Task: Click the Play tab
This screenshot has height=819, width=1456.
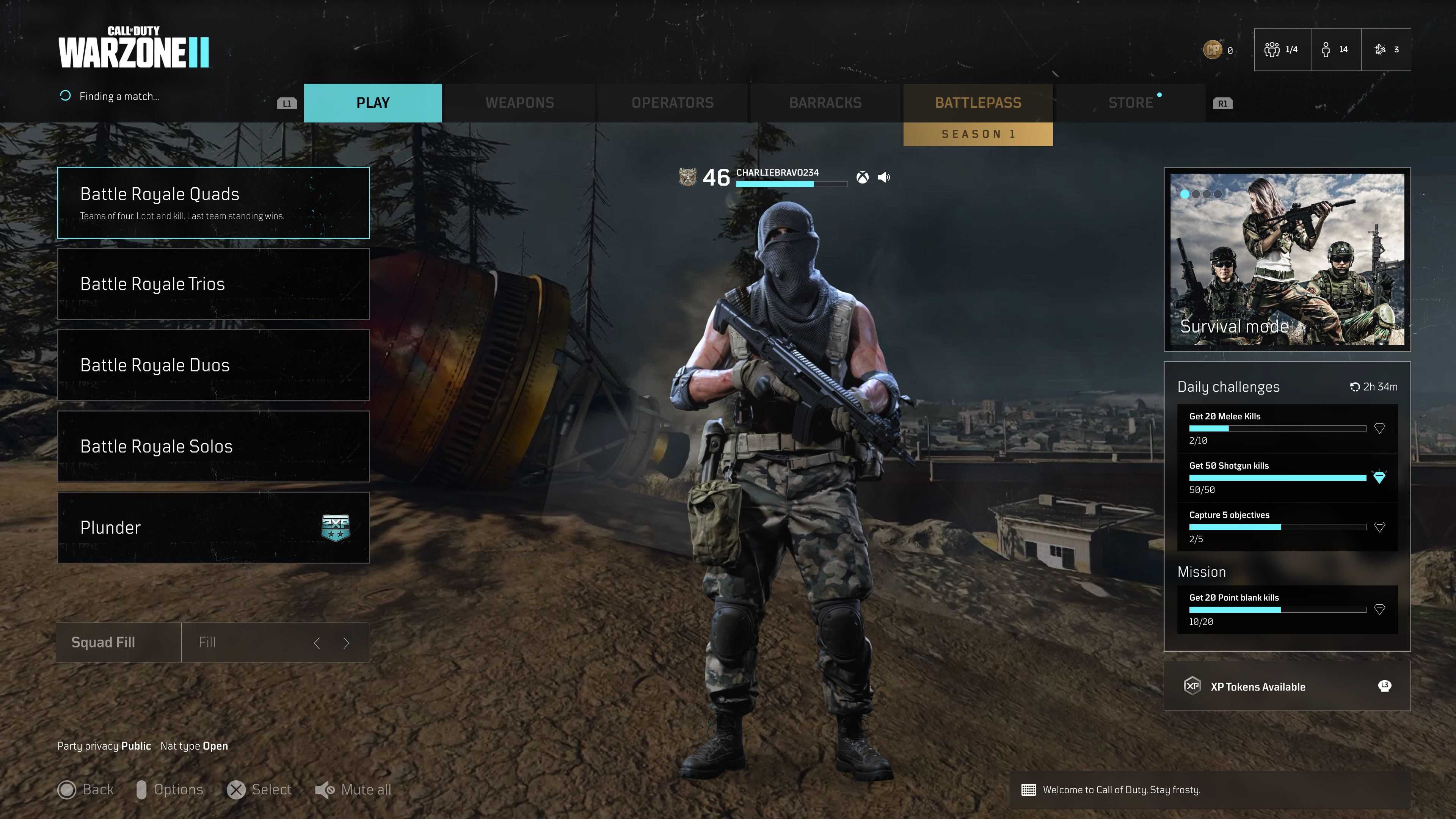Action: click(x=372, y=103)
